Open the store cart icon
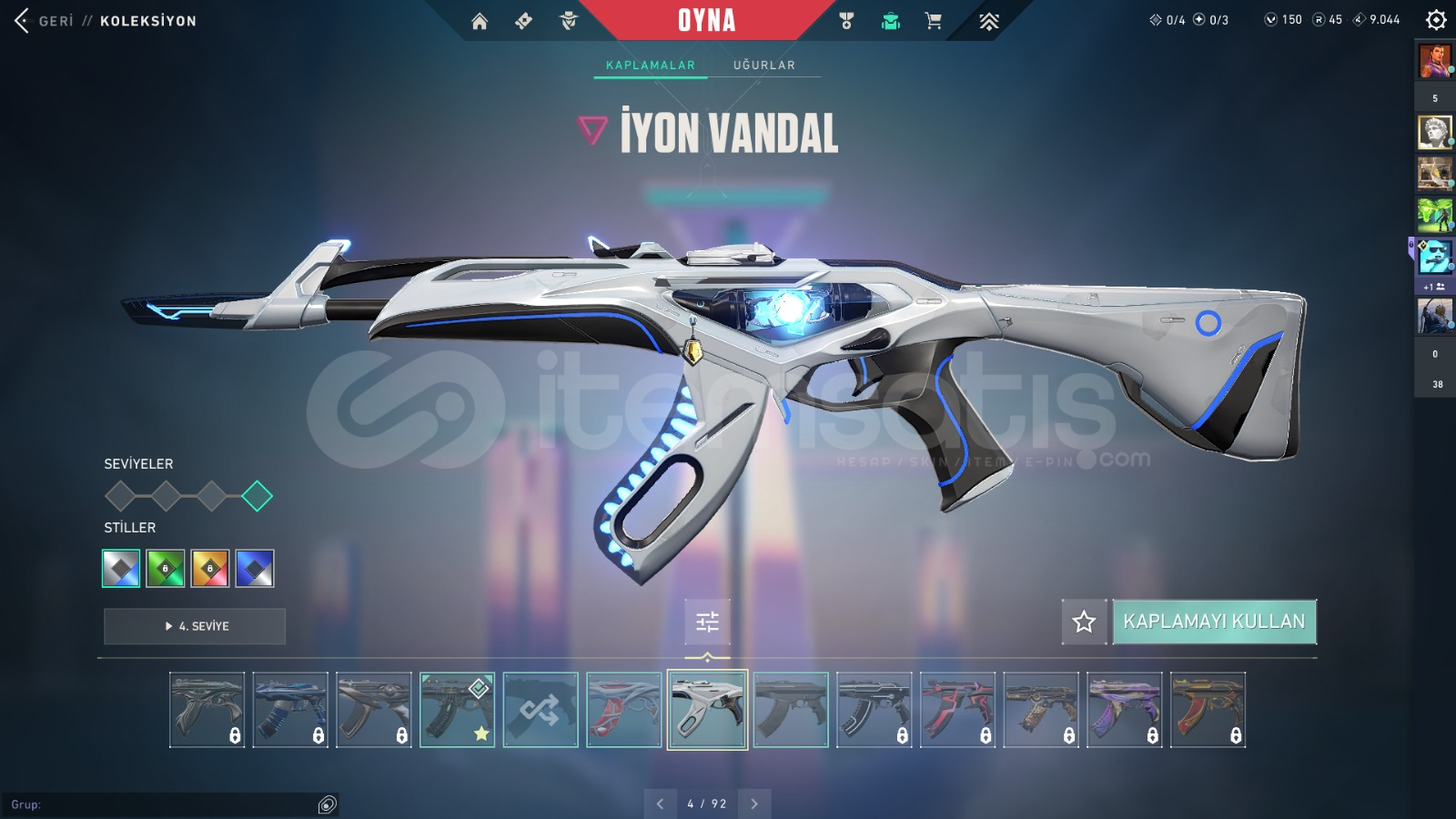This screenshot has height=819, width=1456. coord(934,21)
